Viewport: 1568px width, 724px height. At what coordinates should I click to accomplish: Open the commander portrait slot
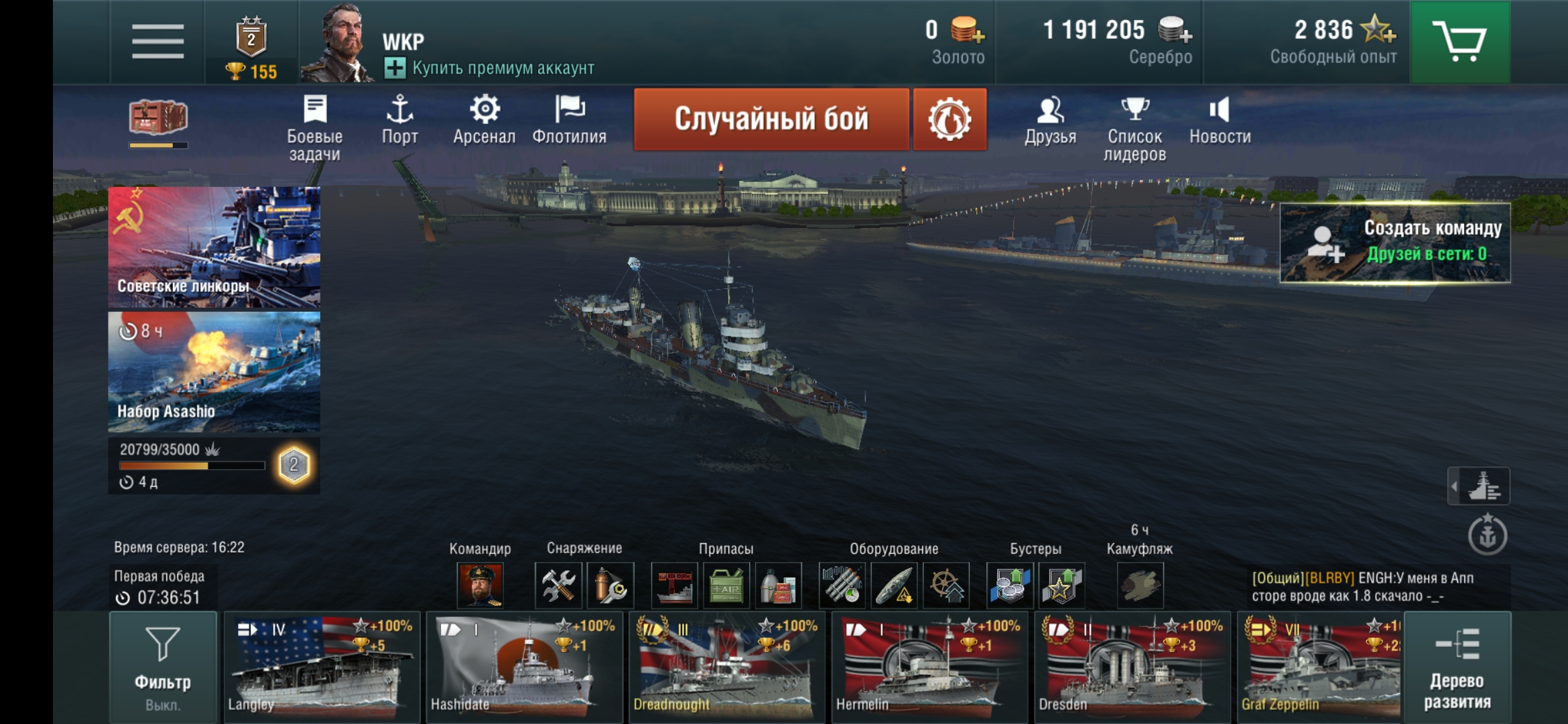(x=480, y=585)
